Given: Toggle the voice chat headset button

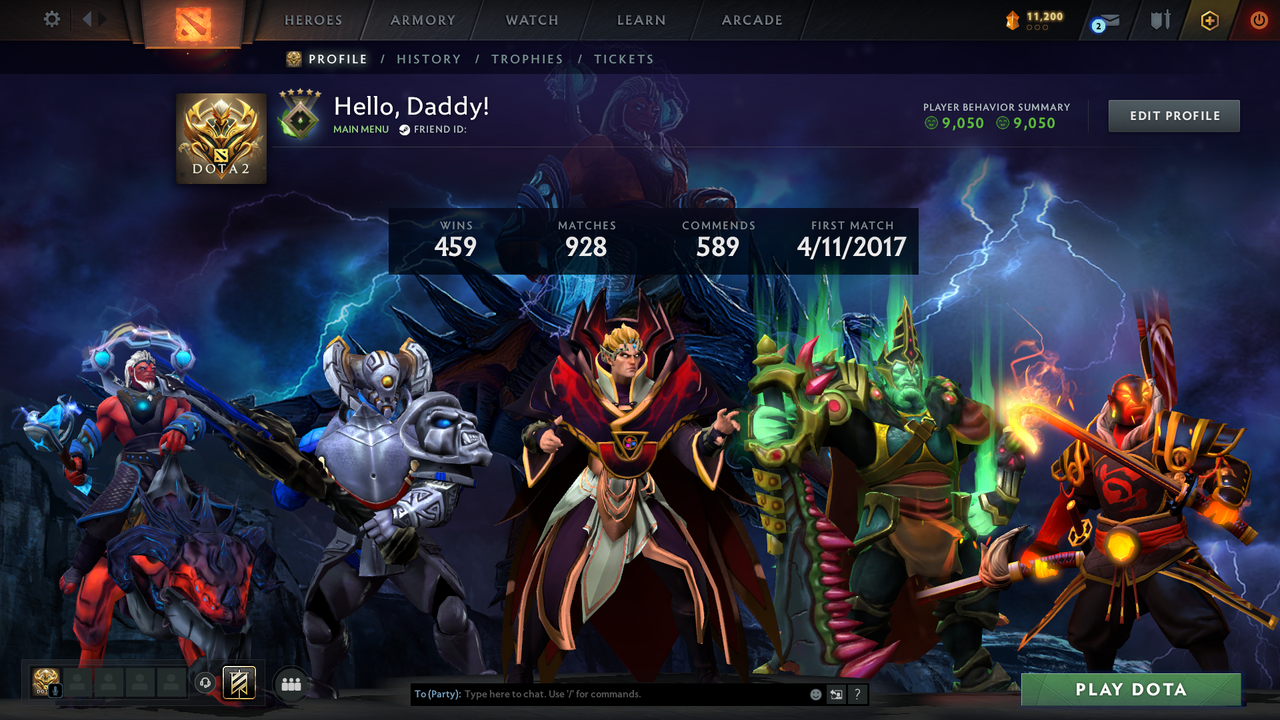Looking at the screenshot, I should point(206,682).
